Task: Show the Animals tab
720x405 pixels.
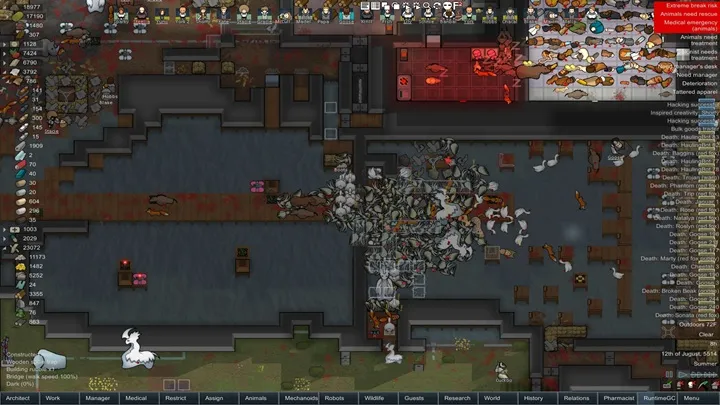Action: pyautogui.click(x=256, y=398)
